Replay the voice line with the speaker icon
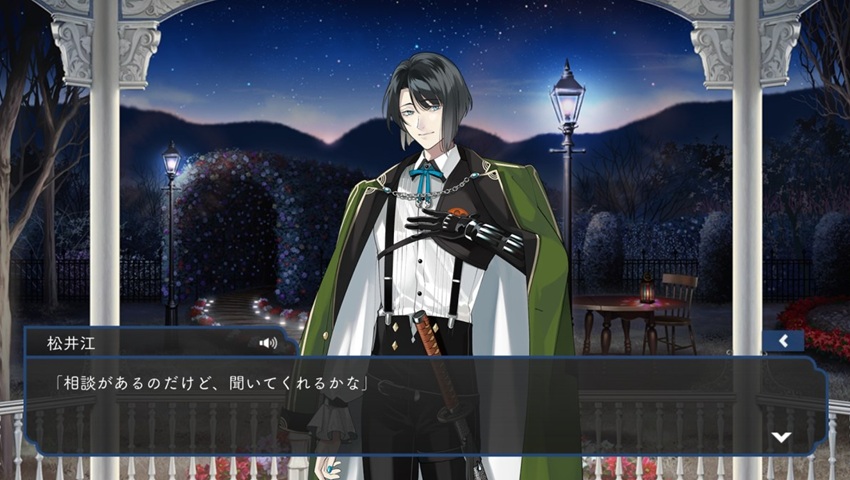Viewport: 850px width, 480px height. click(x=267, y=342)
